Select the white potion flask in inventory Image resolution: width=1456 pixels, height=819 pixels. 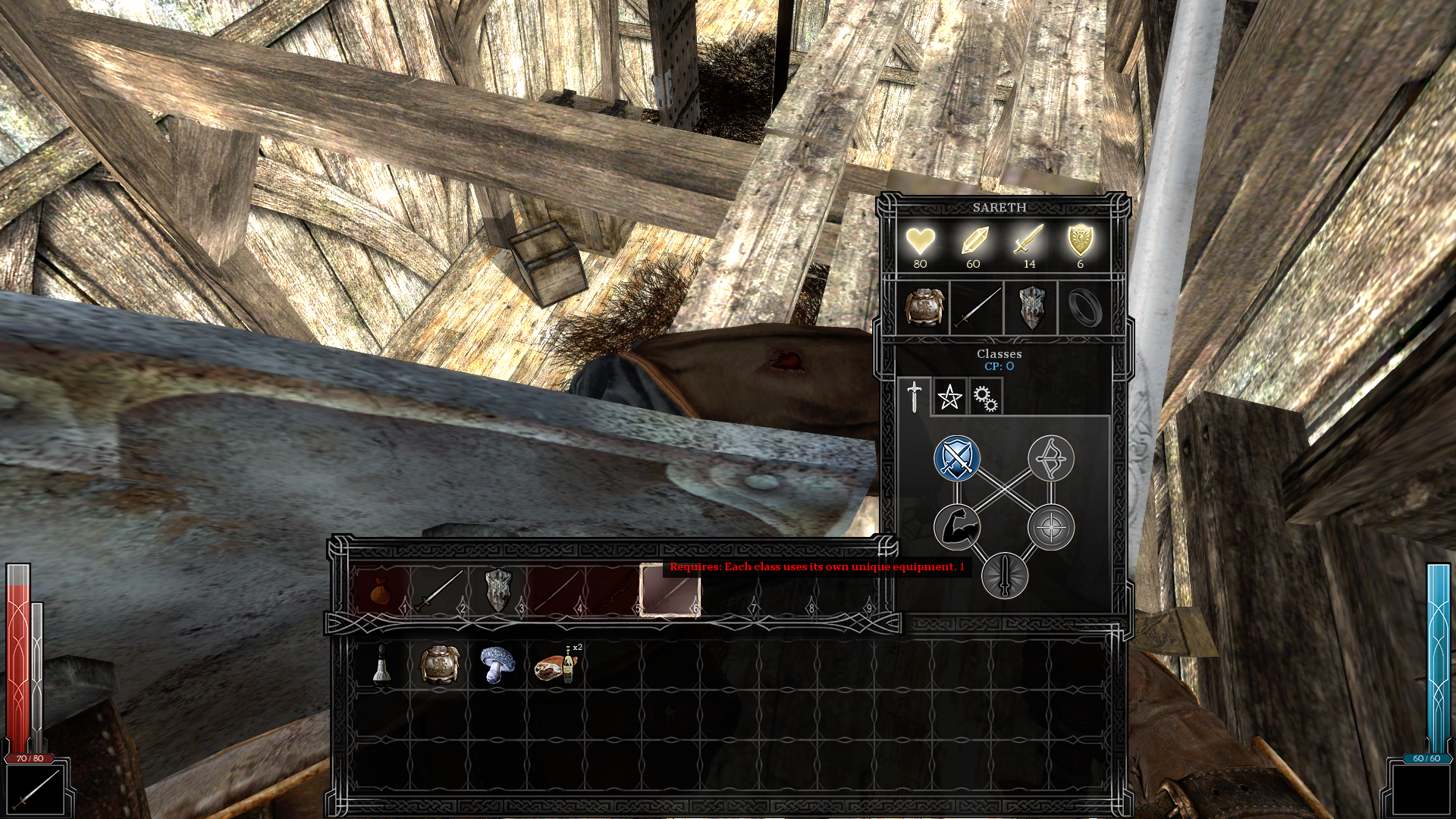coord(381,664)
